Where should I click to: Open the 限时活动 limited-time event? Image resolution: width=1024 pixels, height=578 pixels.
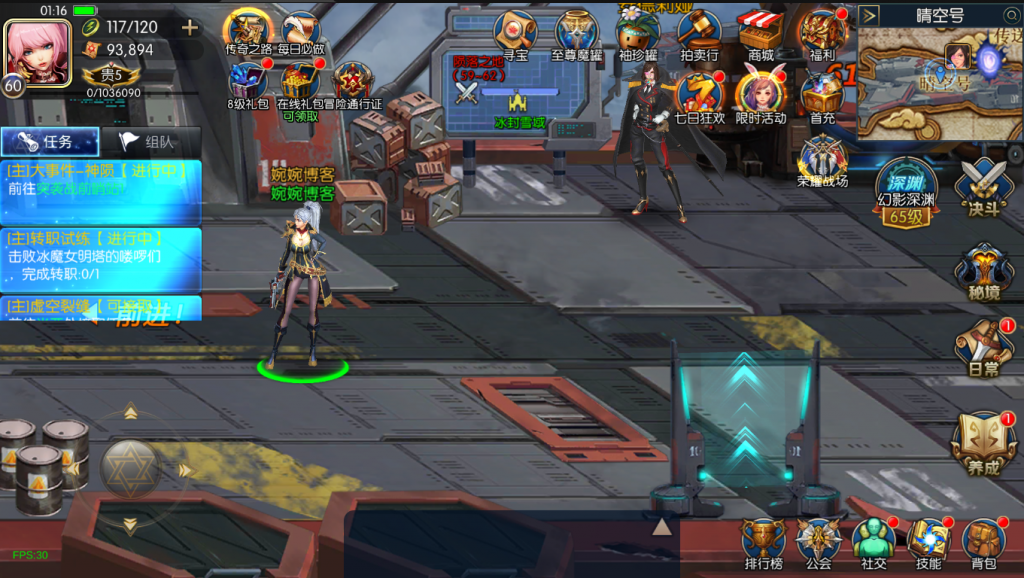760,98
